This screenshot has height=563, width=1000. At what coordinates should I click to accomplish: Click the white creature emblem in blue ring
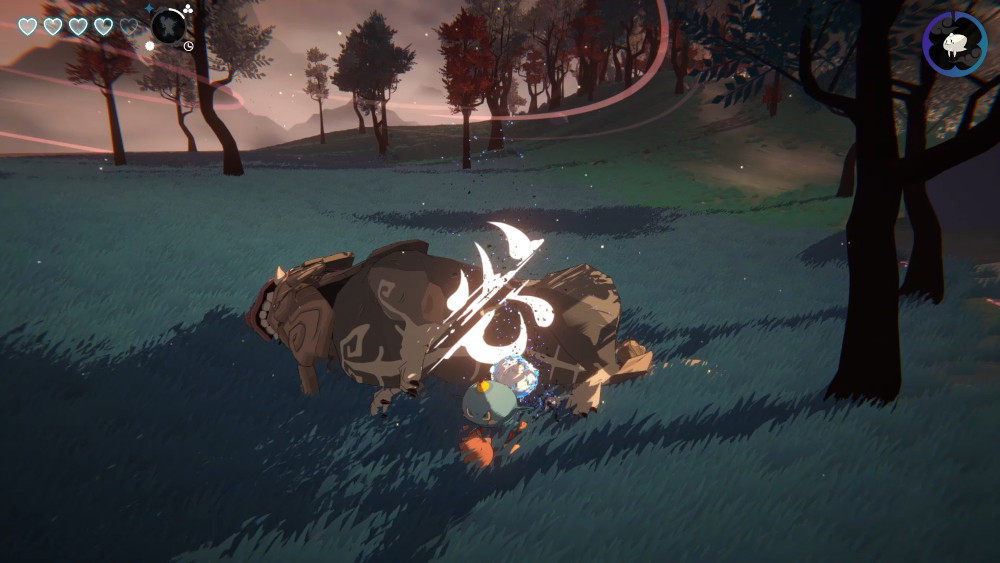tap(955, 43)
